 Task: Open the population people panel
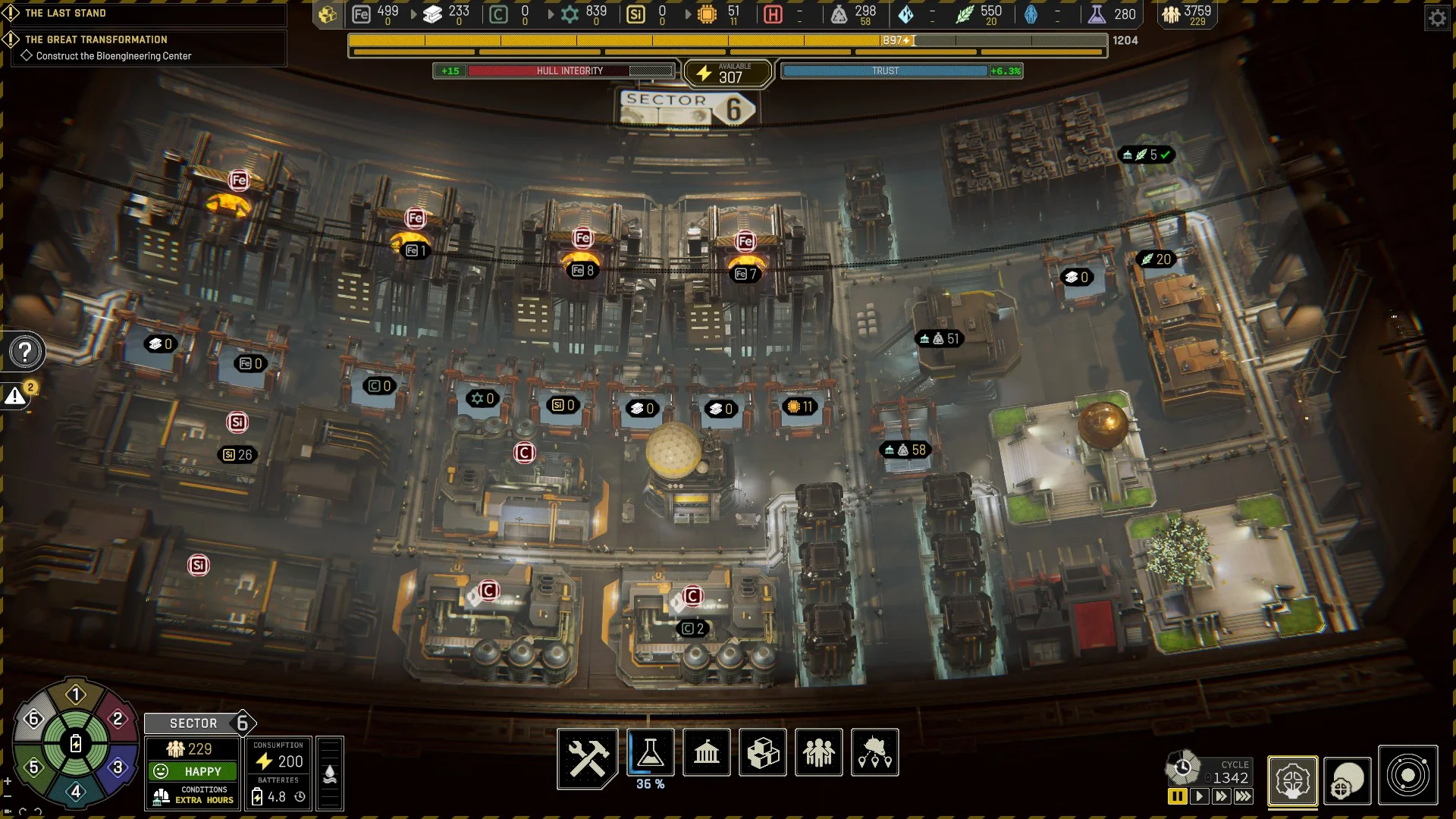(x=818, y=752)
